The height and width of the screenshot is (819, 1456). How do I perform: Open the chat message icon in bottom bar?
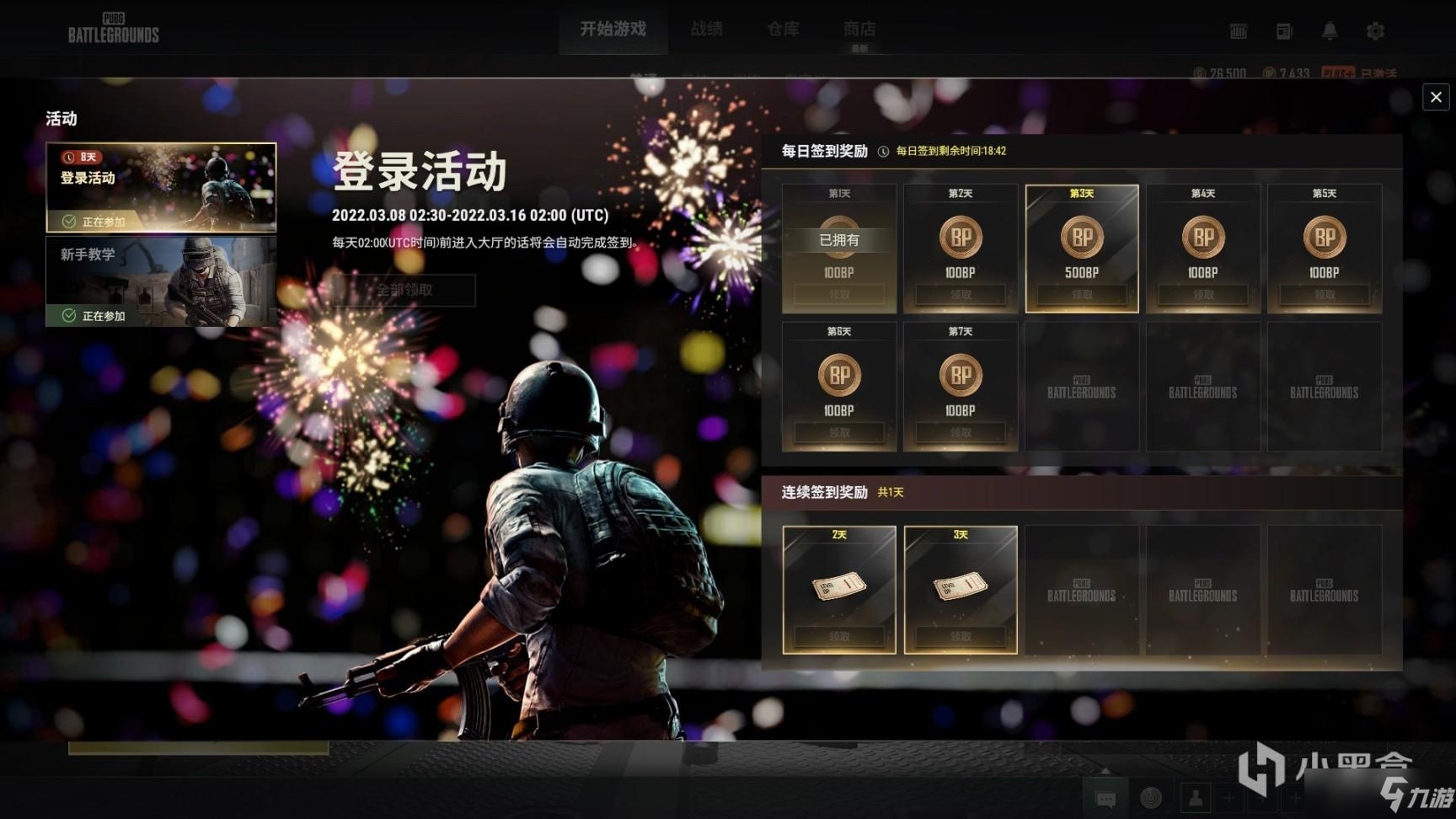pyautogui.click(x=1104, y=797)
